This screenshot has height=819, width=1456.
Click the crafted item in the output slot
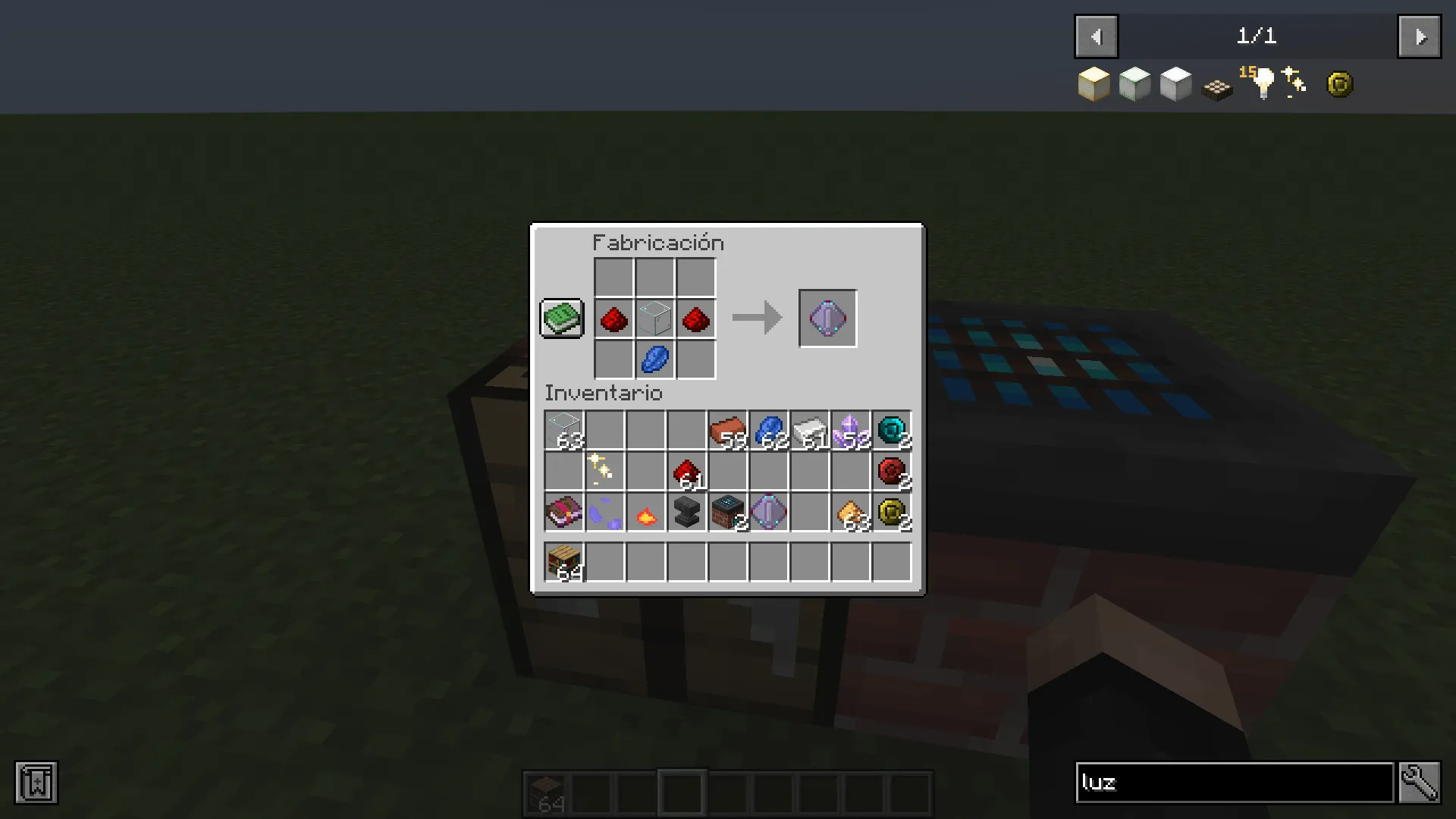point(827,318)
